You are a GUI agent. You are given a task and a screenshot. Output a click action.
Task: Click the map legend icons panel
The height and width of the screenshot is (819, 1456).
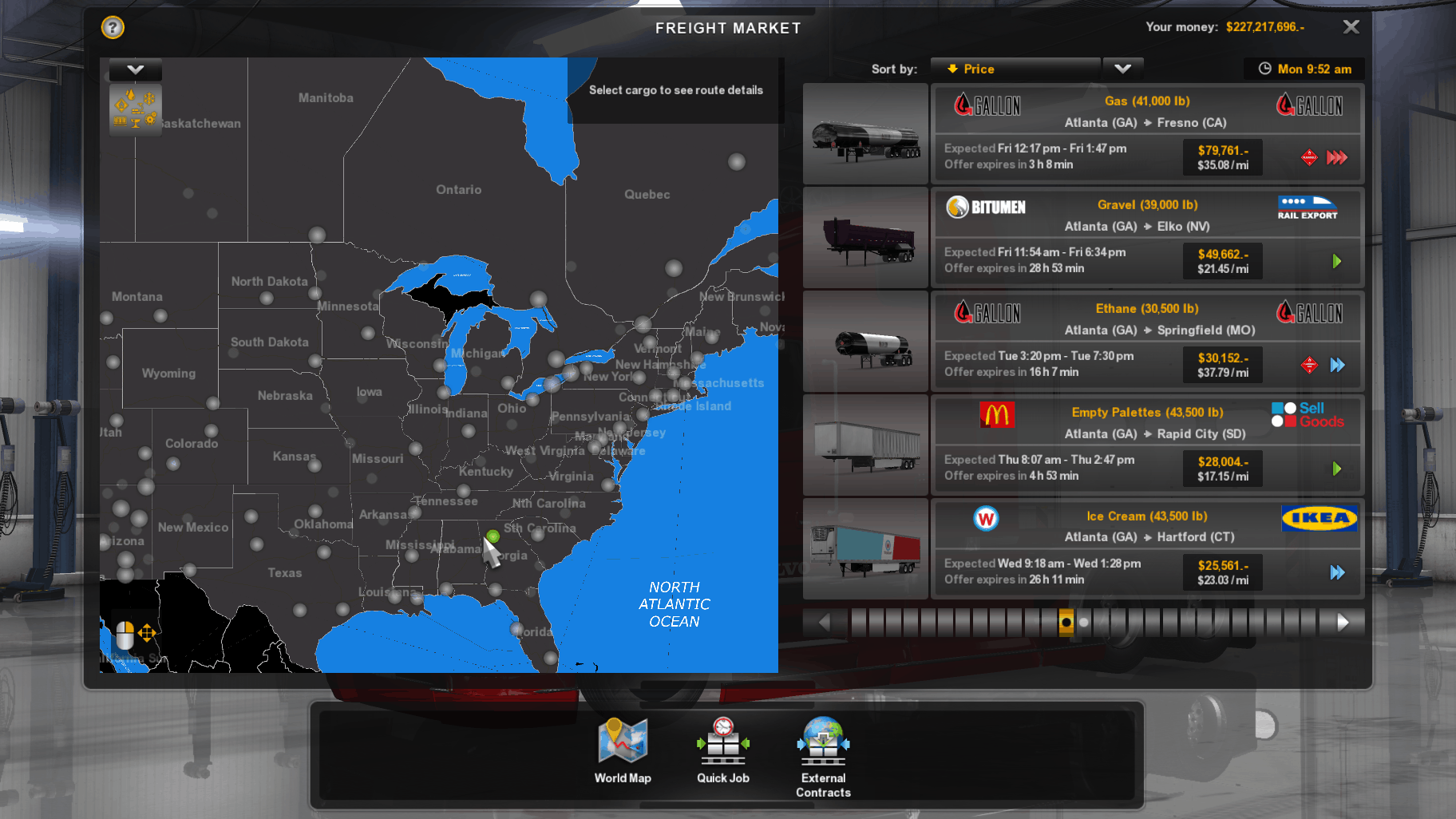tap(136, 109)
